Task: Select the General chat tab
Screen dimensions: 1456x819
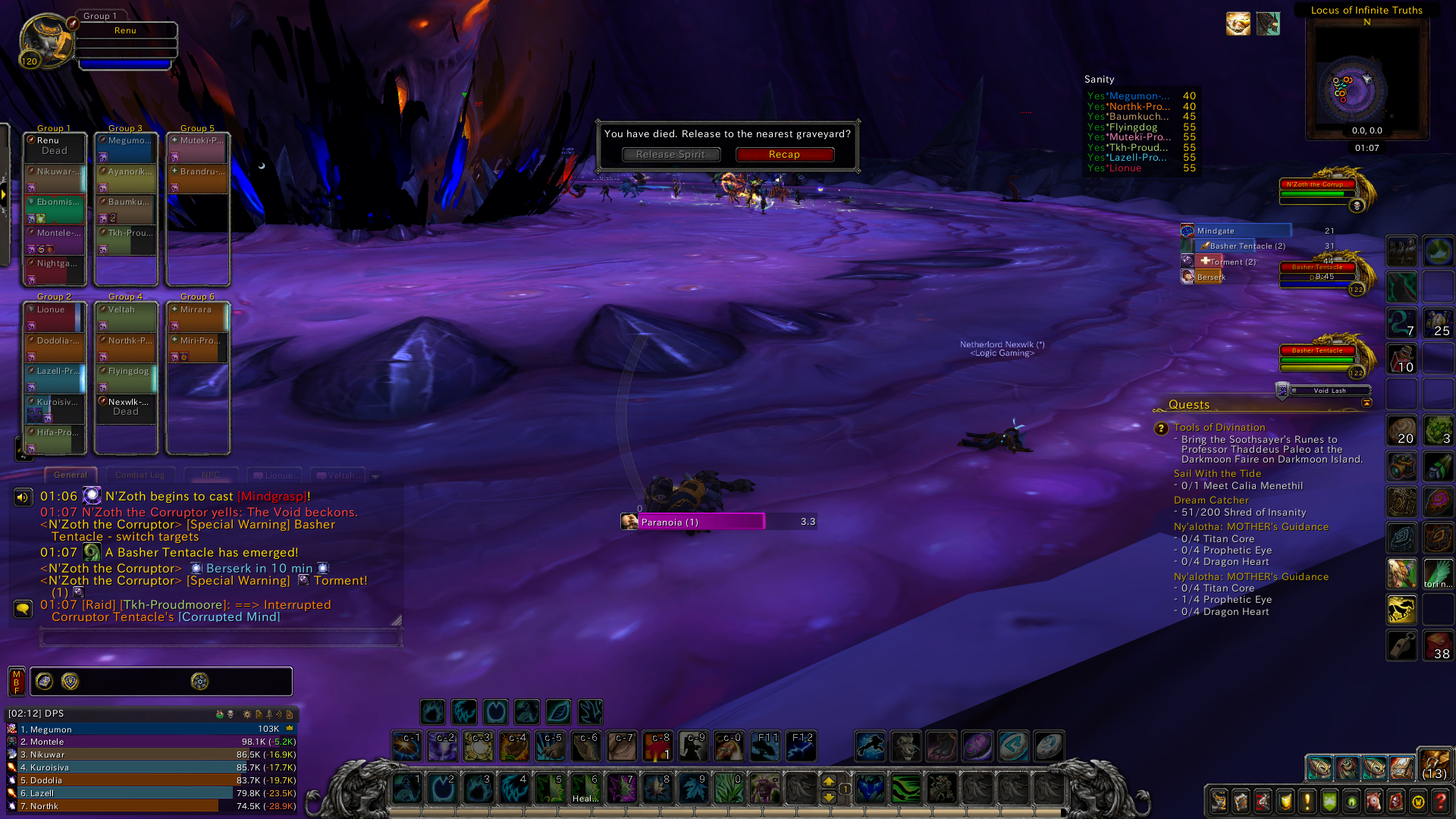Action: pyautogui.click(x=71, y=475)
